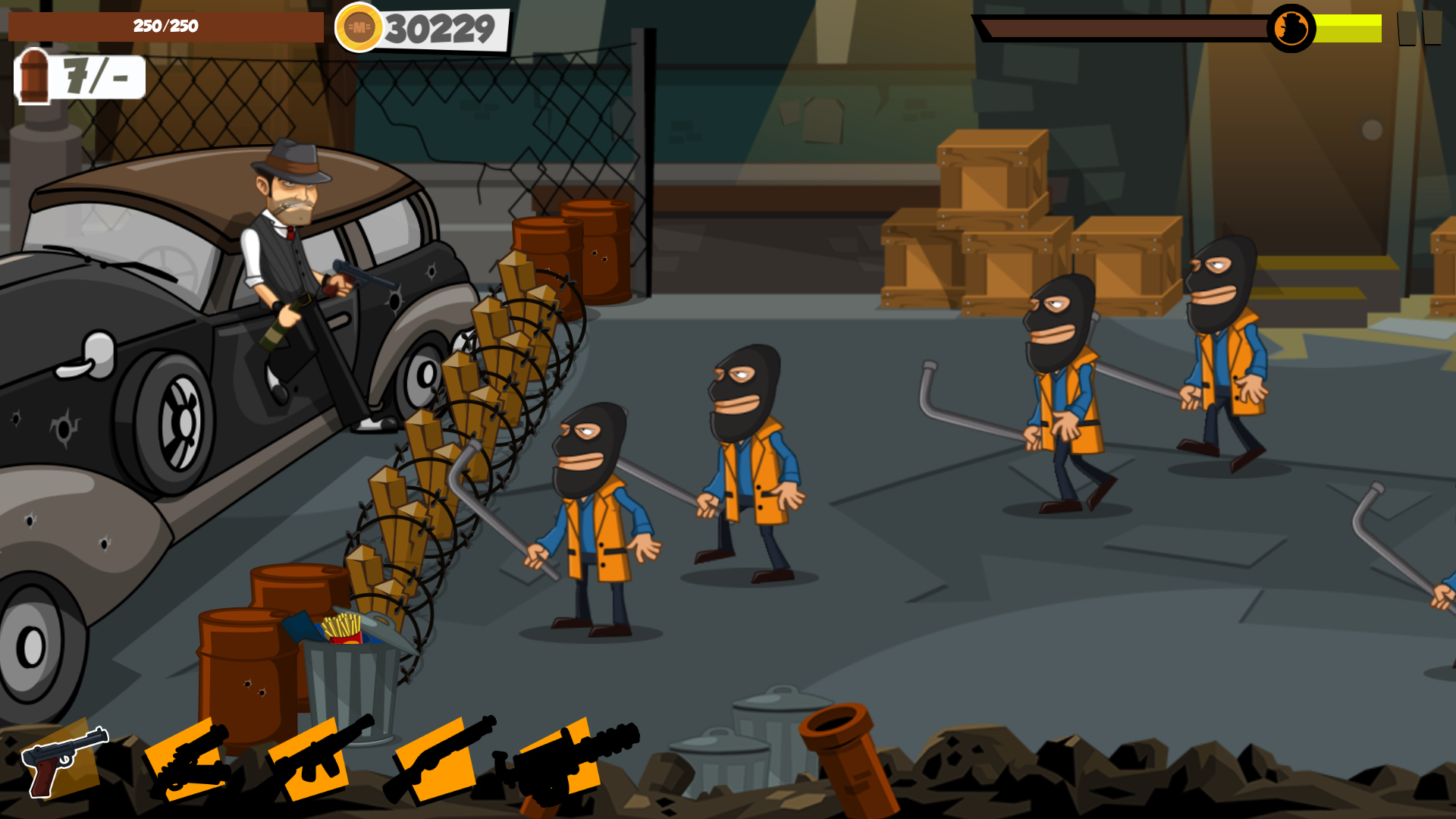Click the enemy walking near the crates
This screenshot has height=819, width=1456.
click(1062, 387)
